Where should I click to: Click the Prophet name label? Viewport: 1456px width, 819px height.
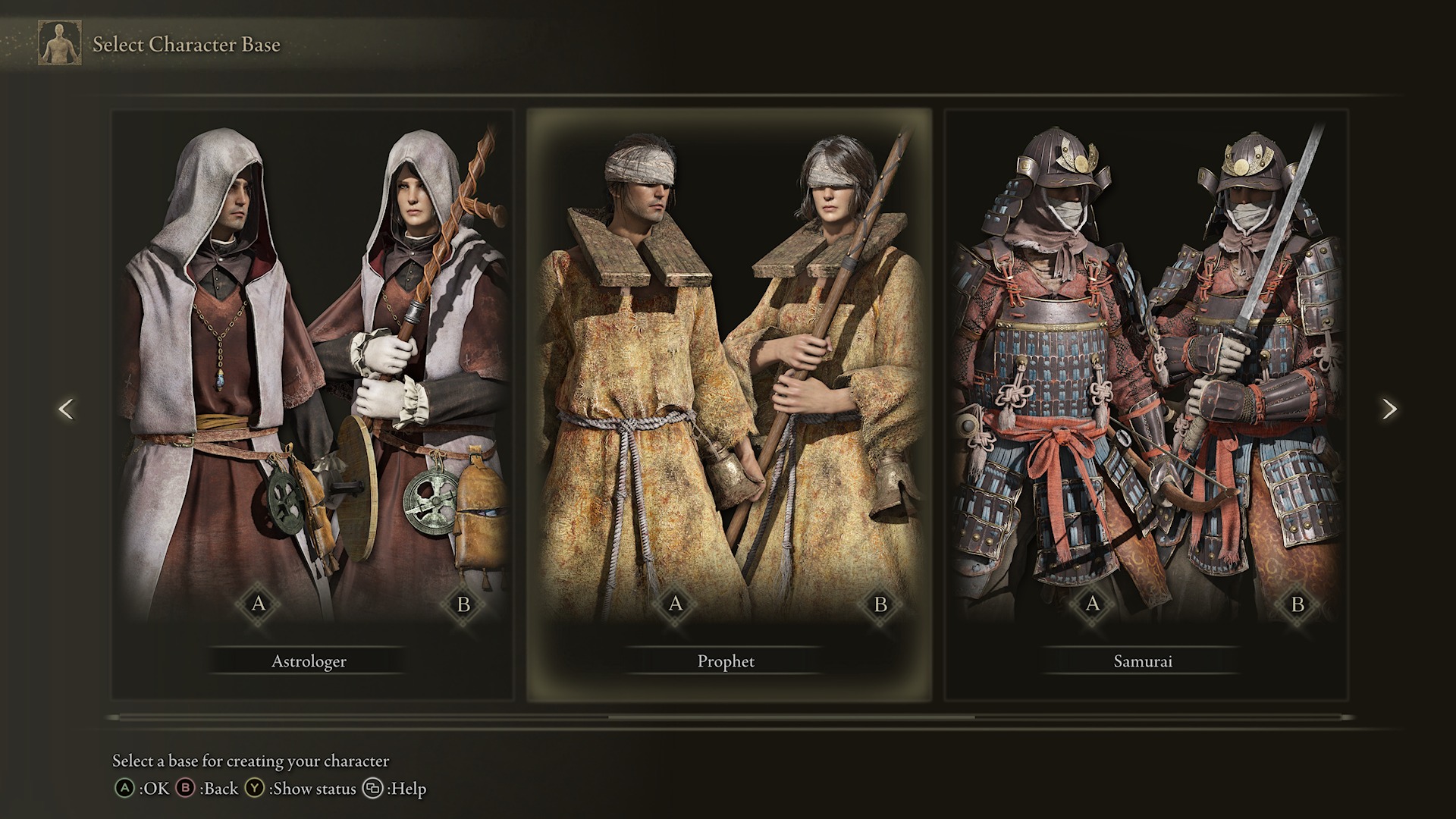click(x=725, y=661)
